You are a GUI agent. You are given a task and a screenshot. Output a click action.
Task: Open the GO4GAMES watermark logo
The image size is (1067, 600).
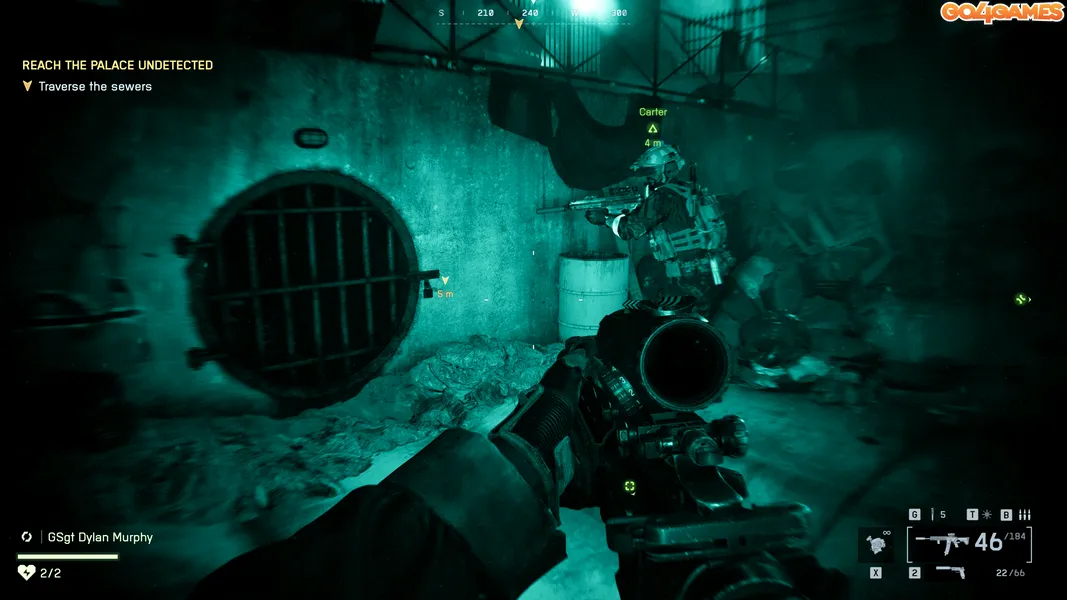pyautogui.click(x=1001, y=12)
